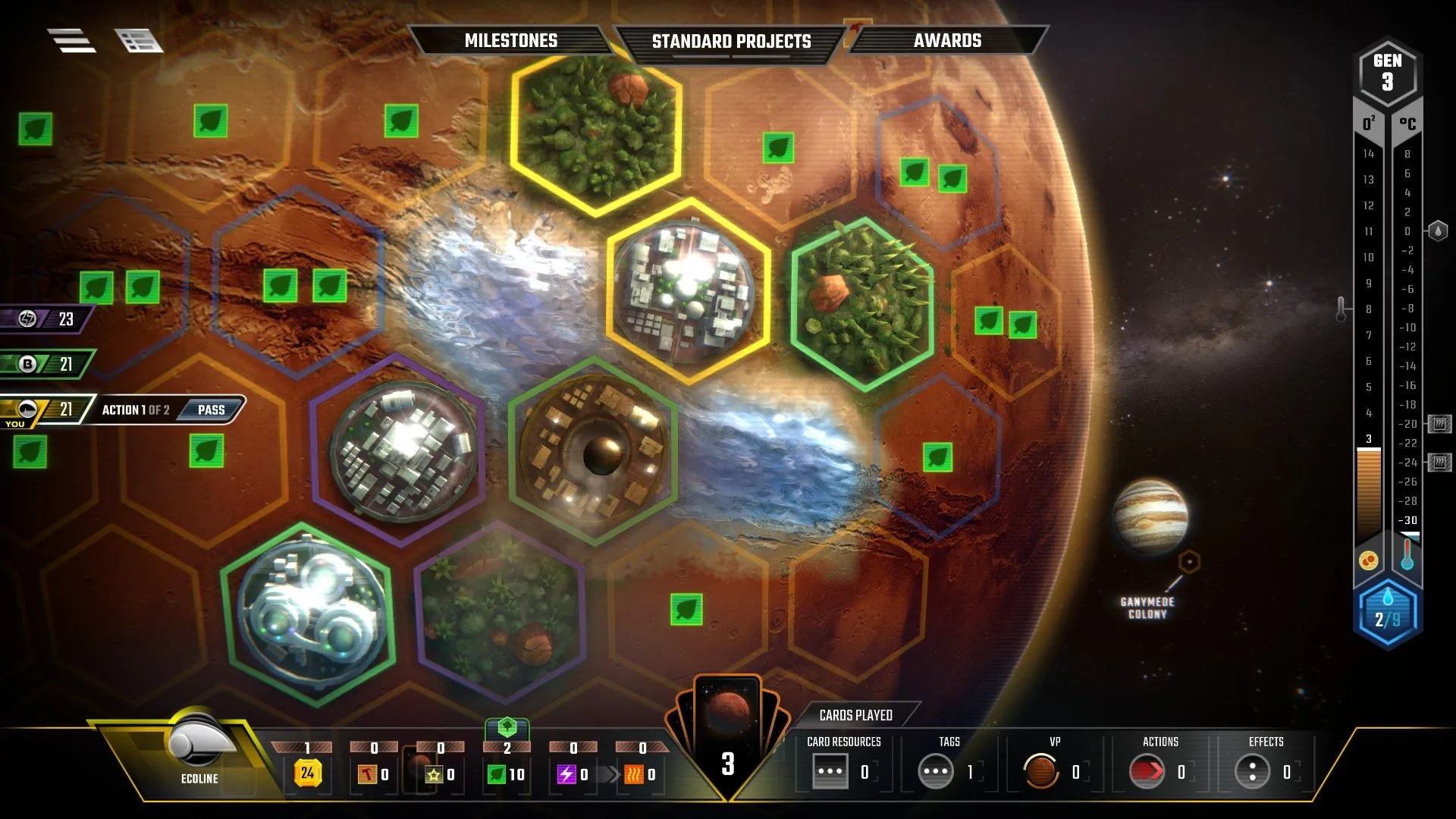Screen dimensions: 1456x819
Task: Switch to the AWARDS tab
Action: pyautogui.click(x=948, y=41)
